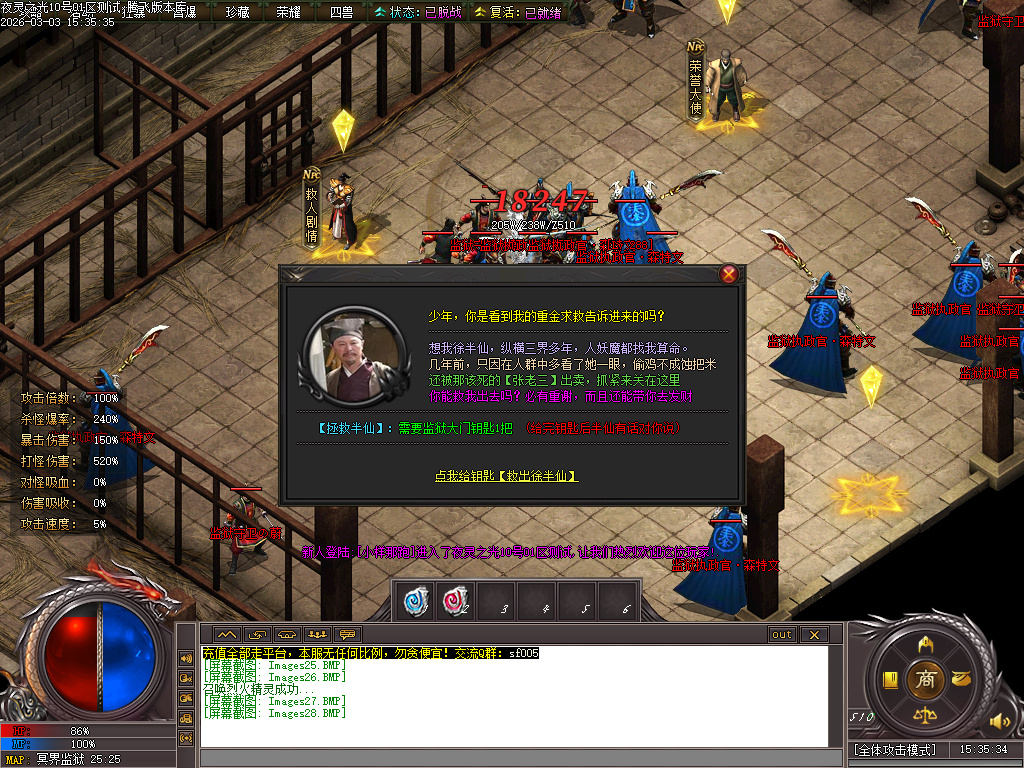Use the red swirl potion in hotbar slot 2
The height and width of the screenshot is (768, 1024).
[455, 600]
